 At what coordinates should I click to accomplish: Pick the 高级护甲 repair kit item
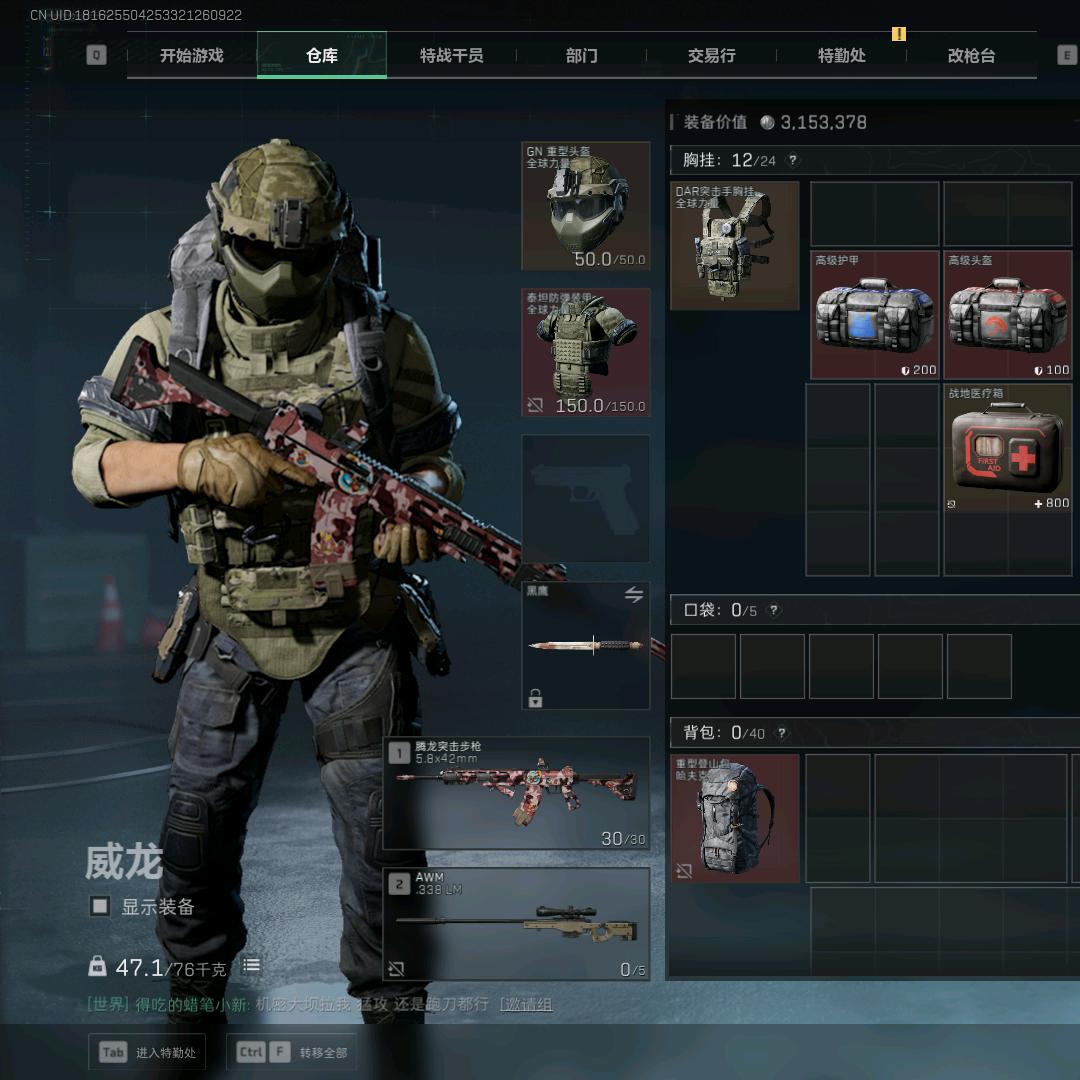pos(875,315)
